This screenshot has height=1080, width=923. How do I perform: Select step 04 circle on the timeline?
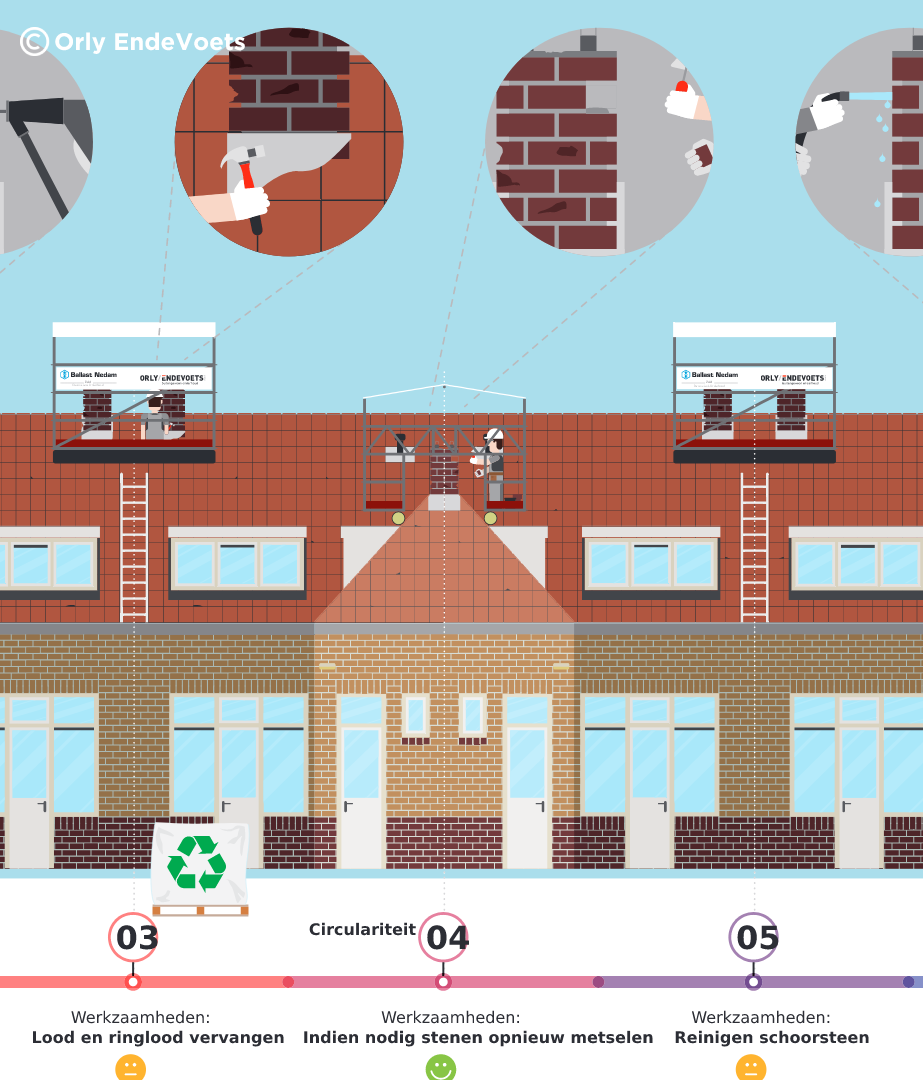pyautogui.click(x=444, y=938)
